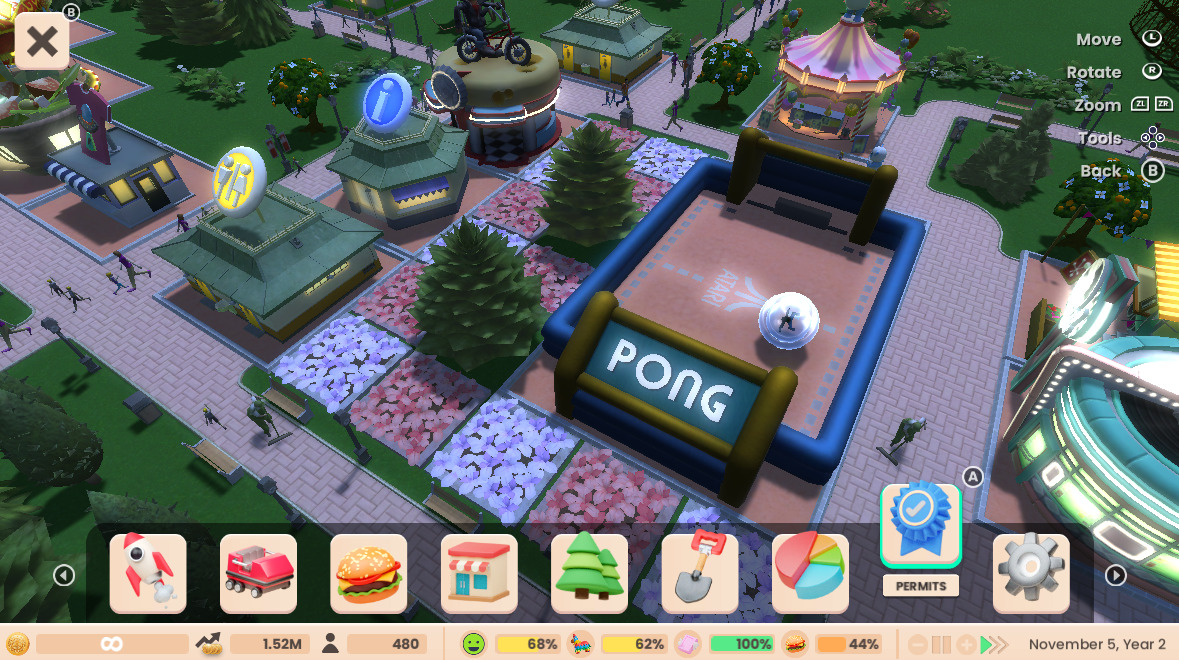Image resolution: width=1179 pixels, height=660 pixels.
Task: Open the pine trees scenery category
Action: [589, 573]
